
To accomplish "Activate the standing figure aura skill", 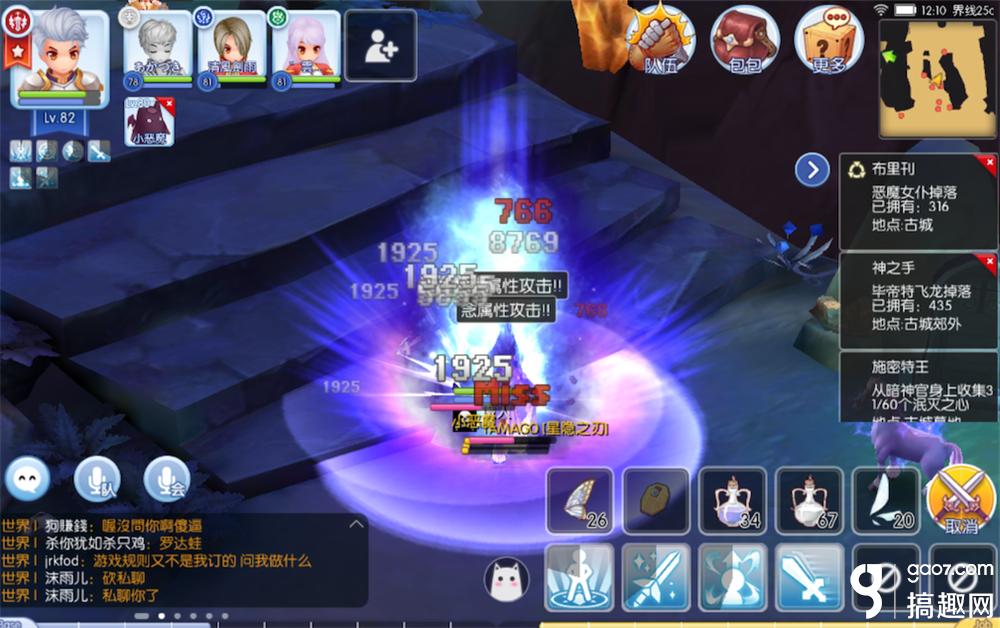I will (579, 577).
